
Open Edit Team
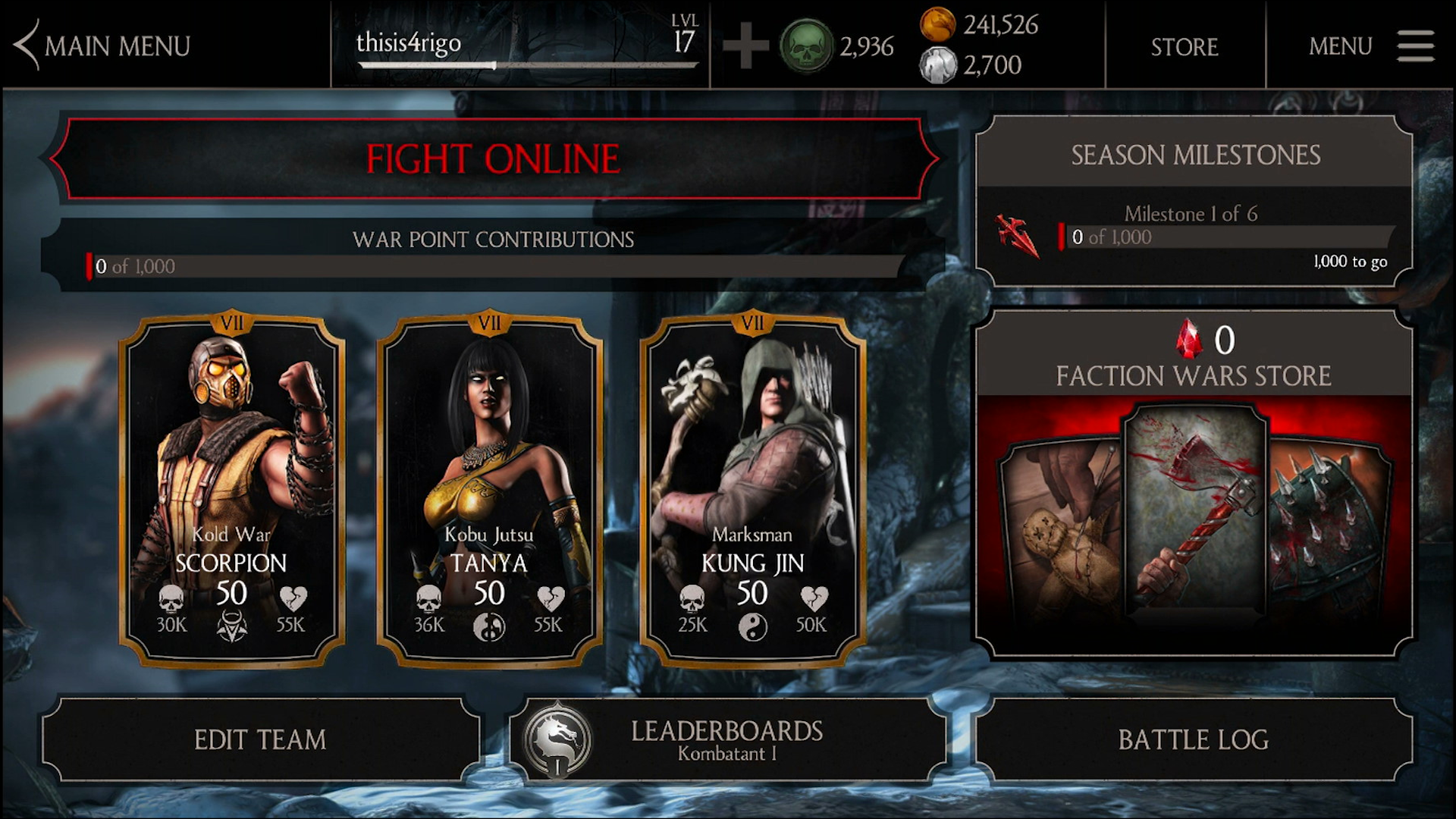click(260, 739)
